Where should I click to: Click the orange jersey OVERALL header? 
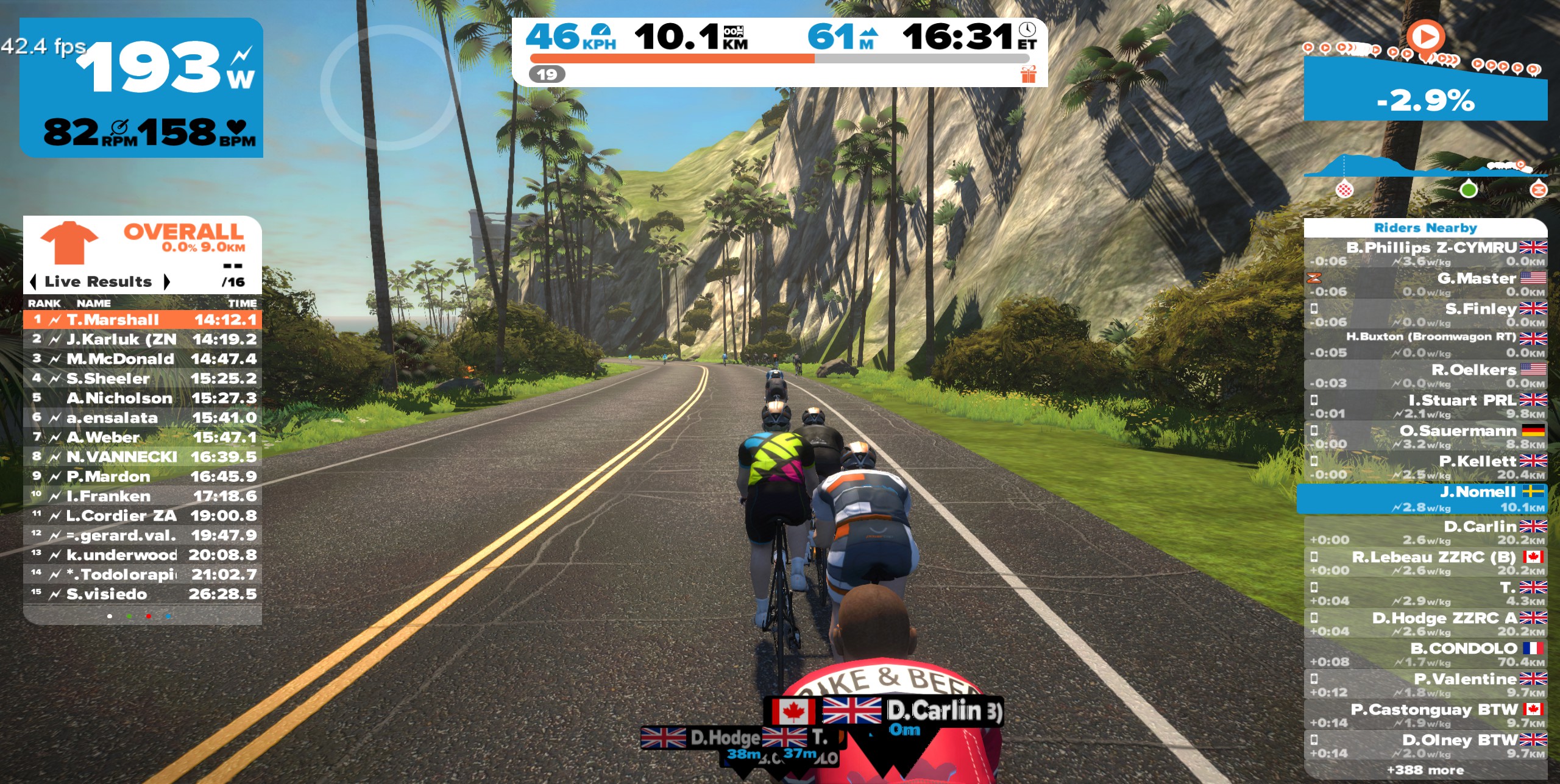143,242
